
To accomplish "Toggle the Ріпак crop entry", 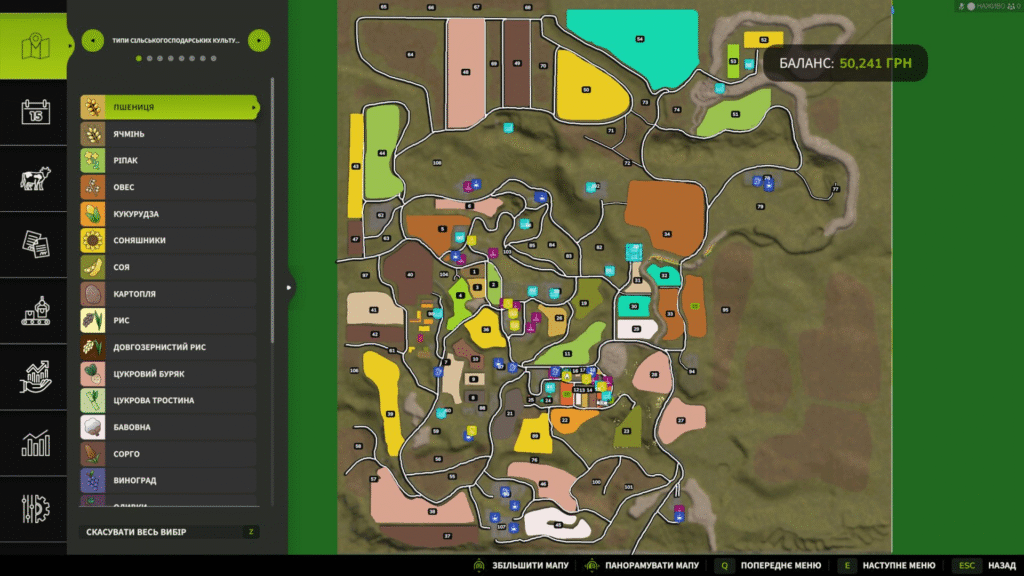I will [x=168, y=160].
